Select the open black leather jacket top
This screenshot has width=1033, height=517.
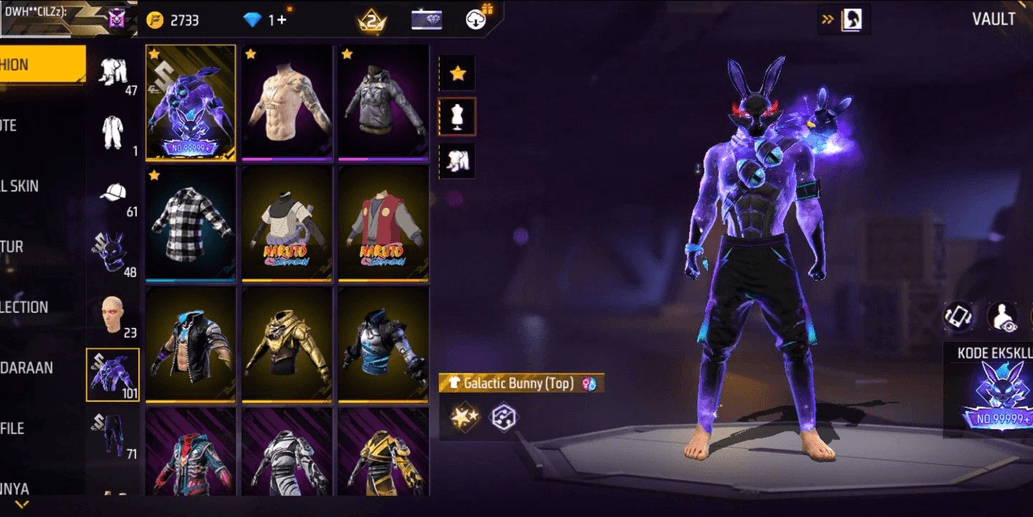tap(190, 345)
